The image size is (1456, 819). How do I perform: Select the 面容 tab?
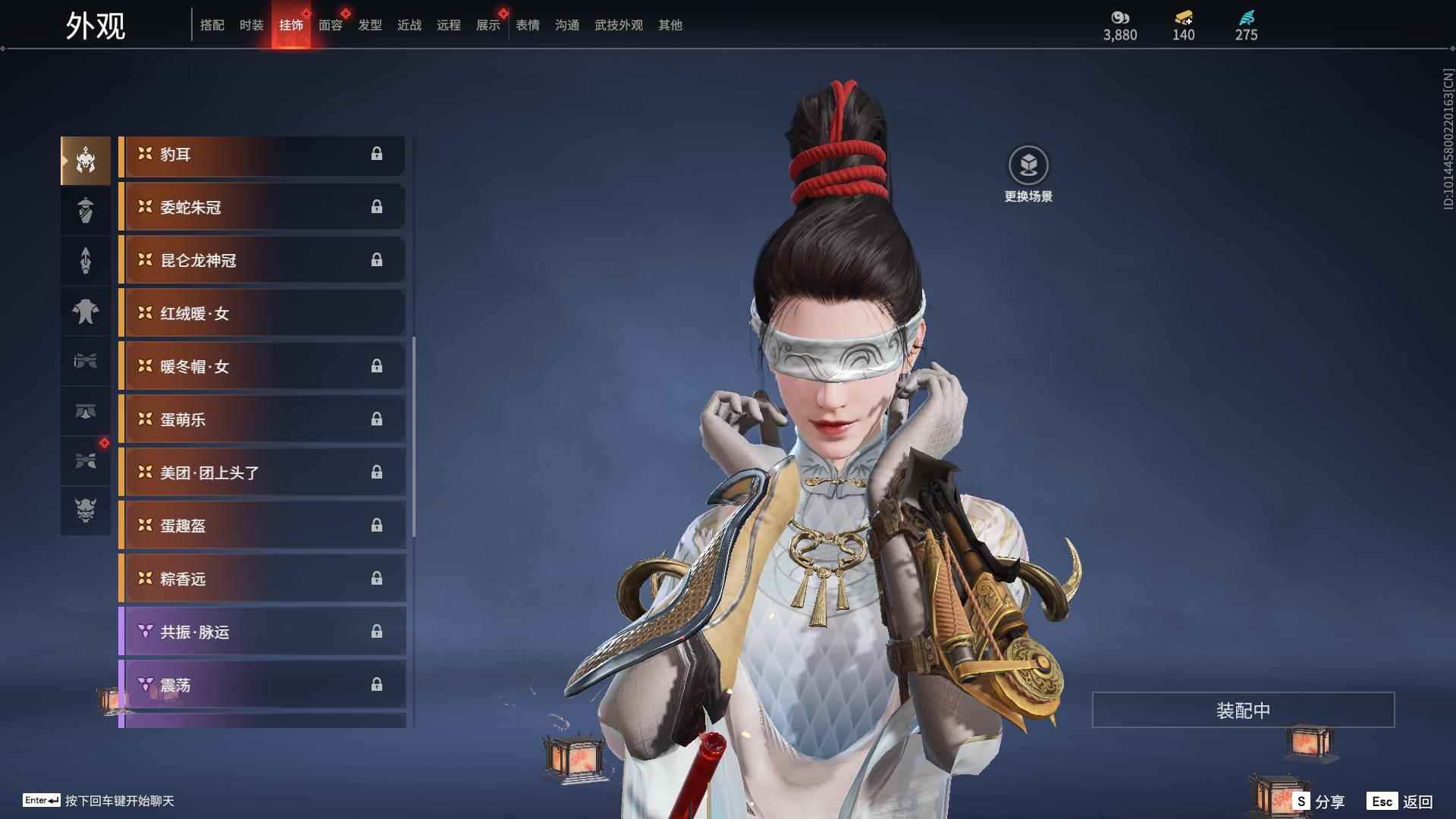point(330,25)
